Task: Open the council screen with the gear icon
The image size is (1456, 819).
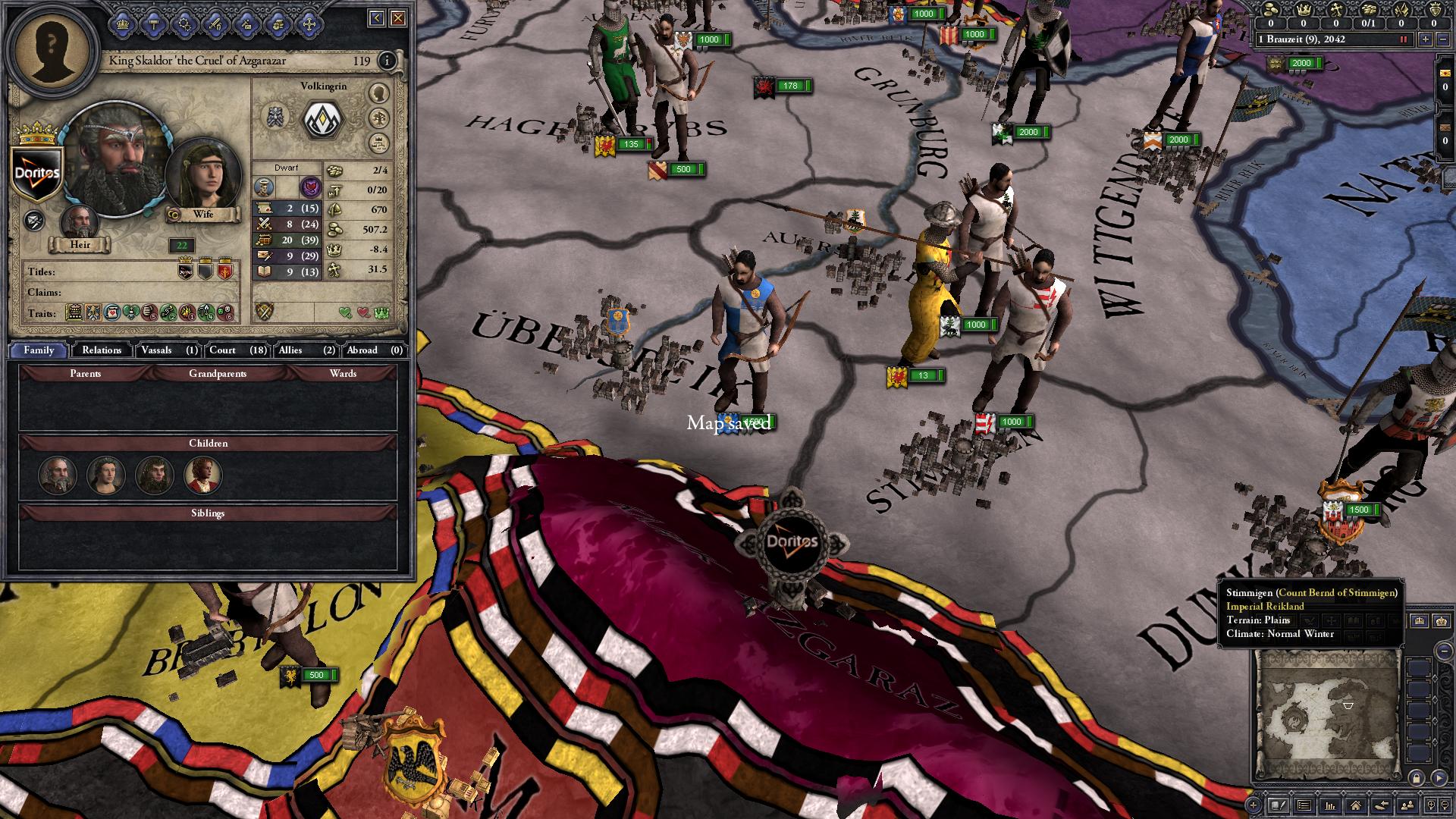Action: click(184, 23)
